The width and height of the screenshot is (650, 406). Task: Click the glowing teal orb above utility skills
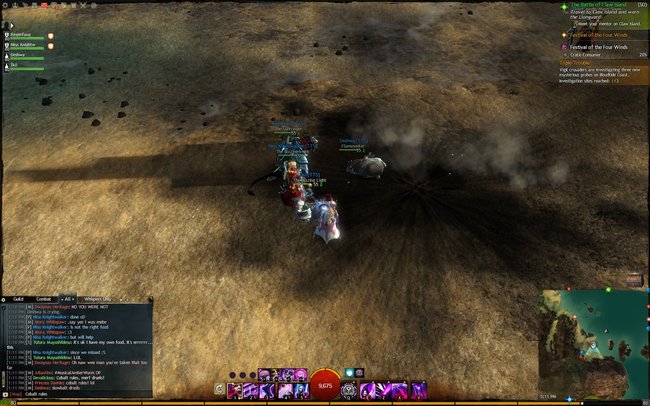[349, 372]
